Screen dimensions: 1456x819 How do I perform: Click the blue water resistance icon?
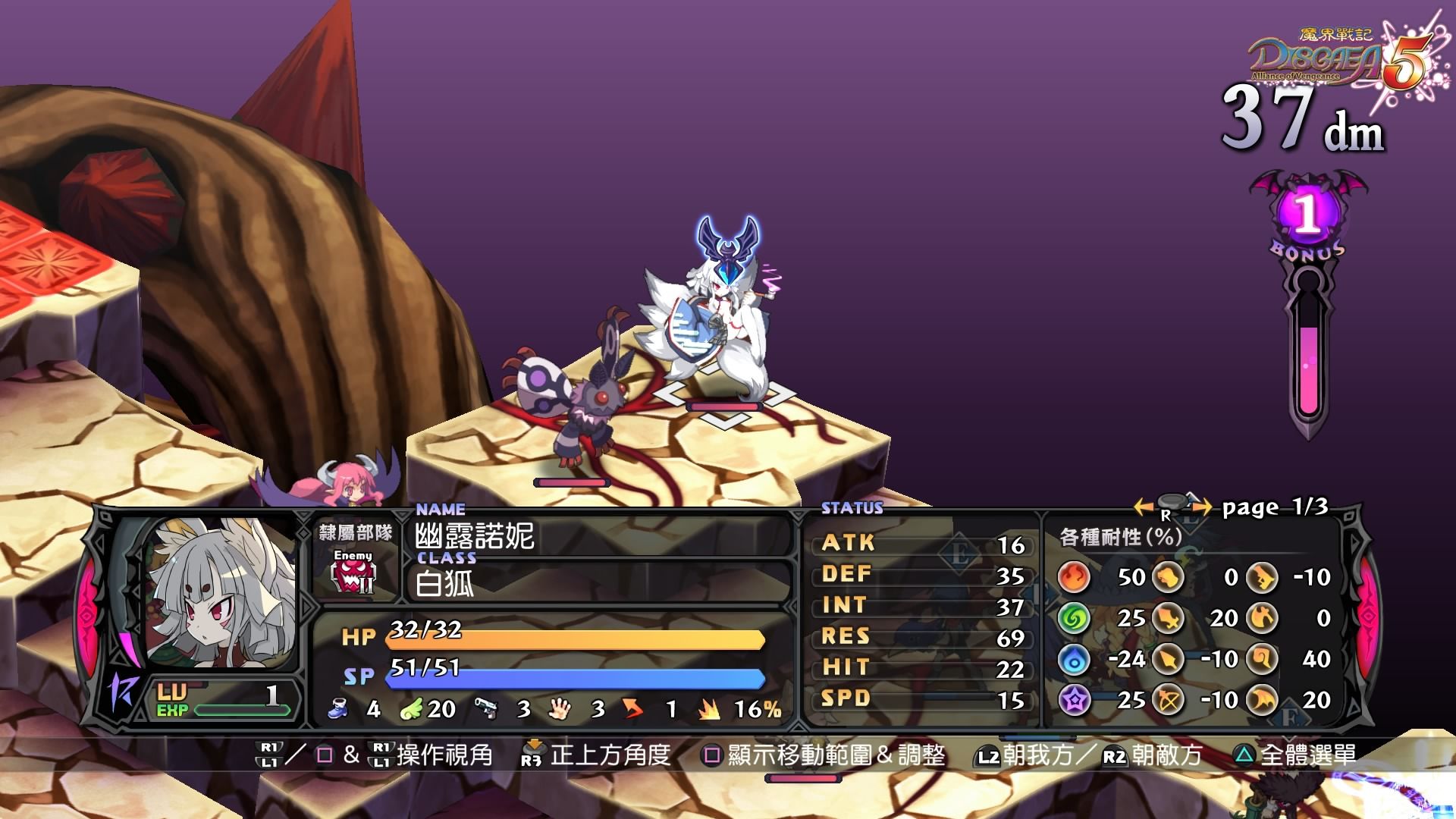[x=1074, y=659]
